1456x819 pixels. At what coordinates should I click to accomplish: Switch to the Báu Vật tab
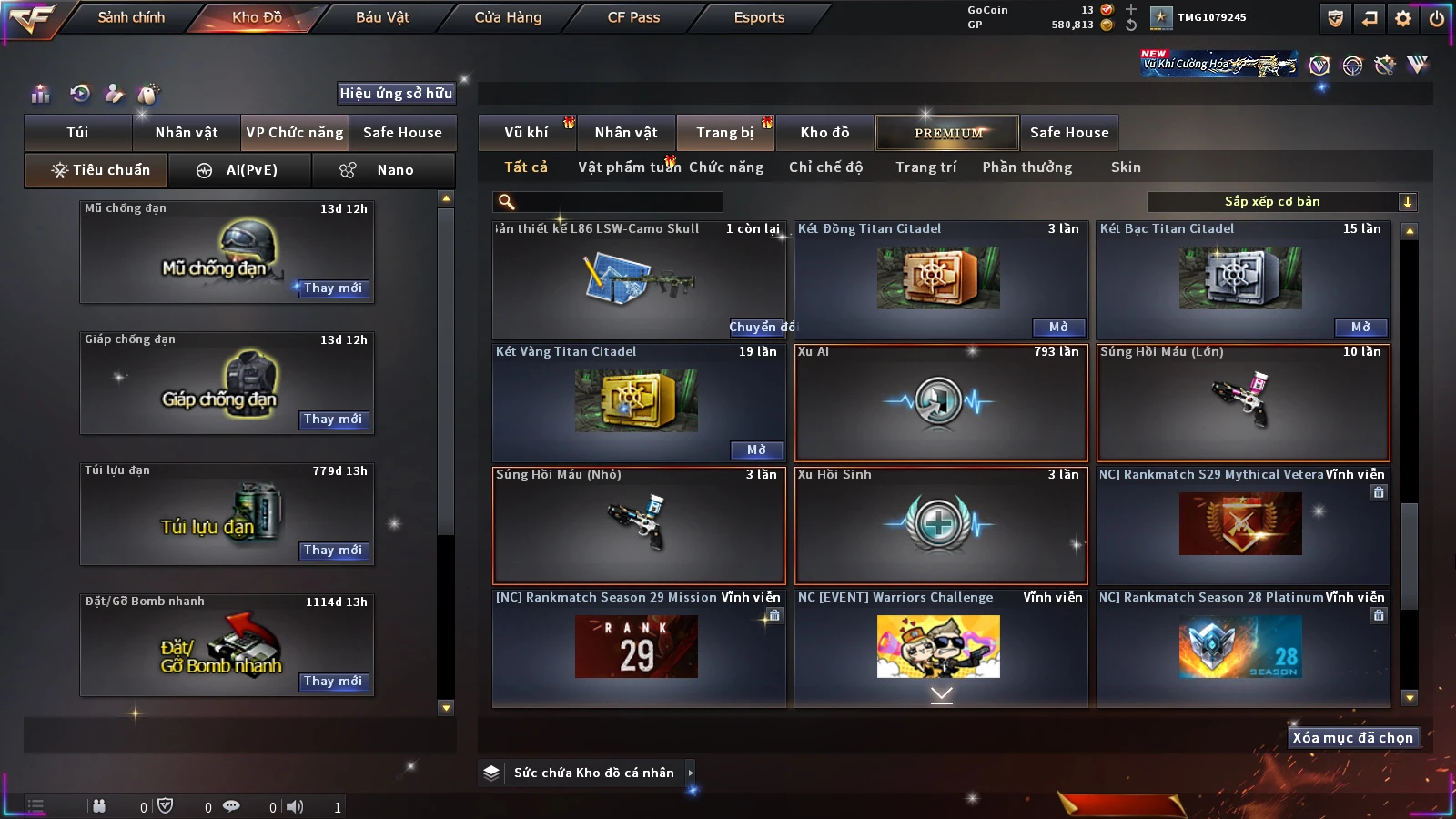coord(382,17)
